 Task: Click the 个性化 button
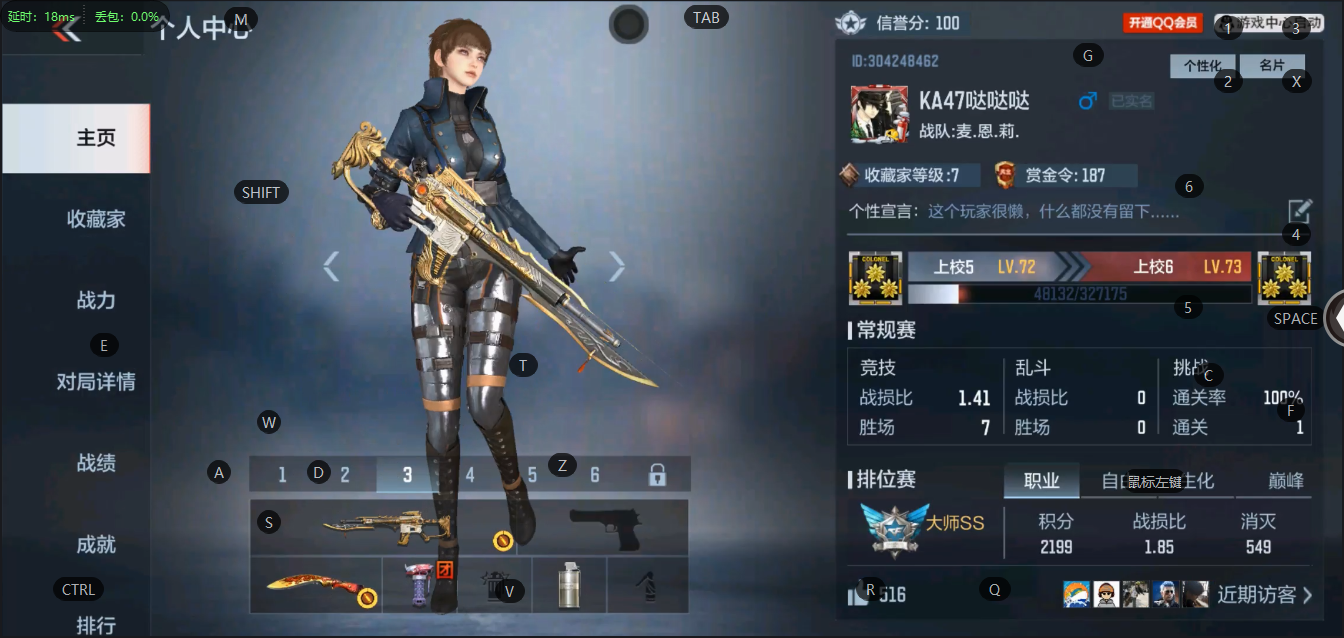[x=1202, y=66]
